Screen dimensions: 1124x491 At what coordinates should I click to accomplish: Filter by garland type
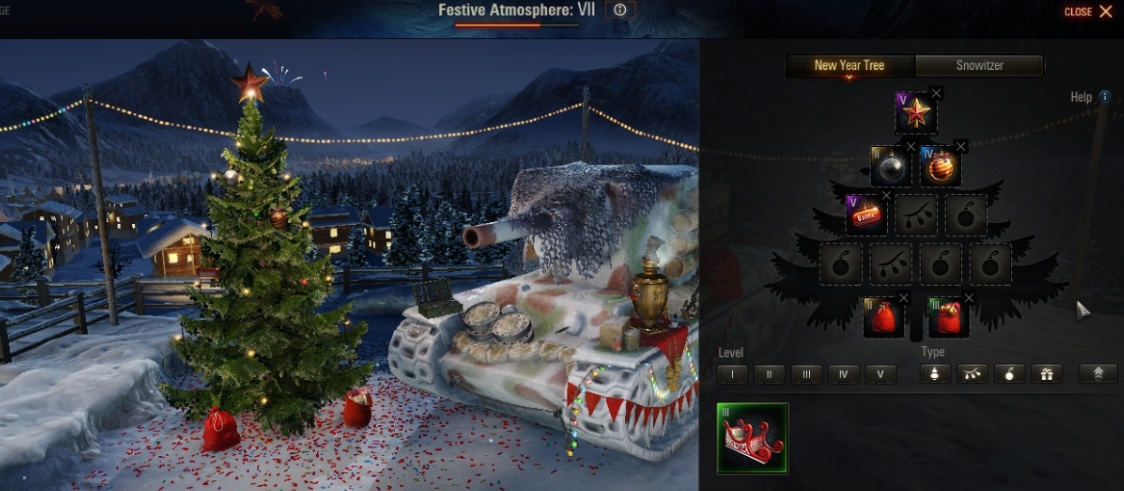click(x=972, y=375)
